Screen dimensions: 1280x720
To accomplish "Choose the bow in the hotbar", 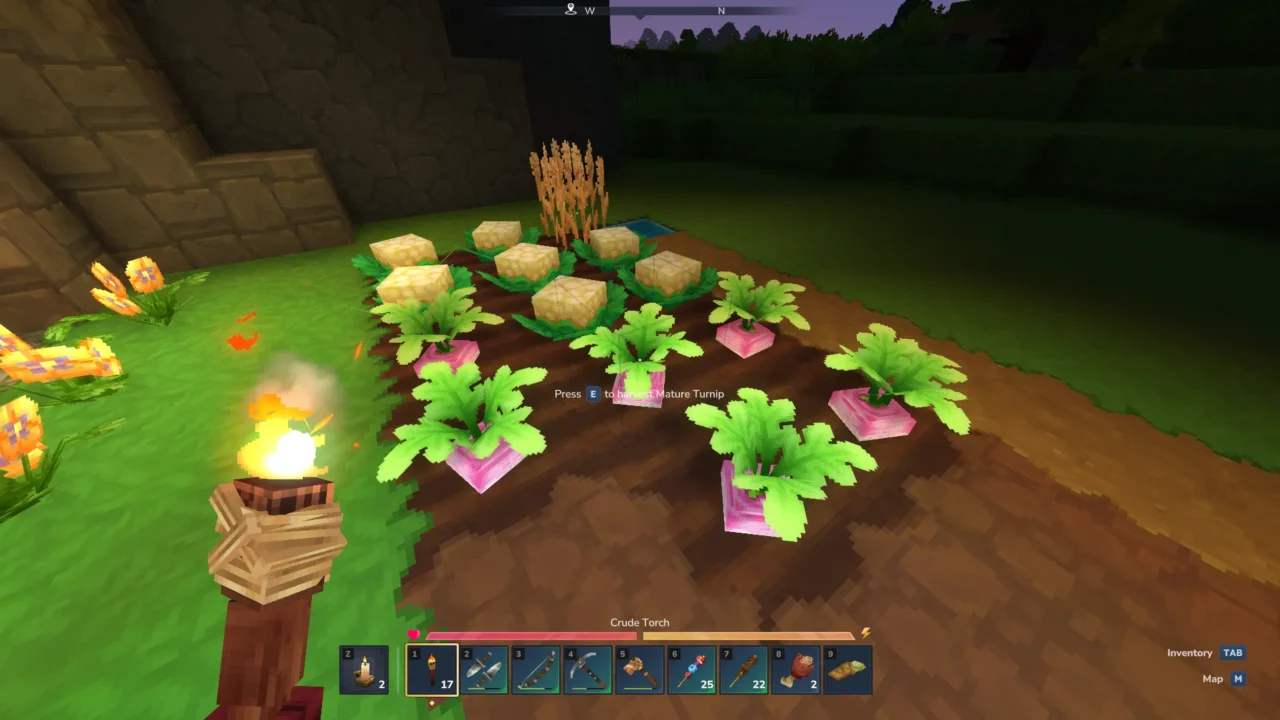I will 536,670.
